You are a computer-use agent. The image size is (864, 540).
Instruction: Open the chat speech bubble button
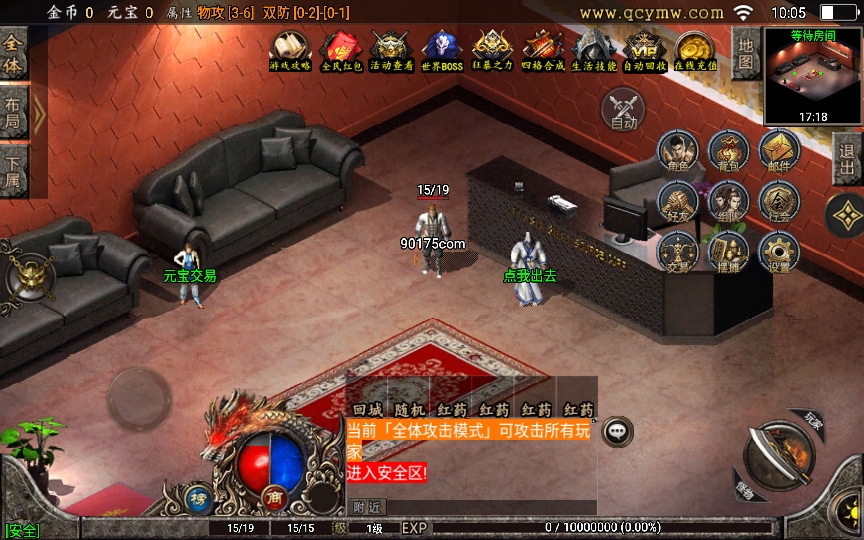[x=619, y=431]
